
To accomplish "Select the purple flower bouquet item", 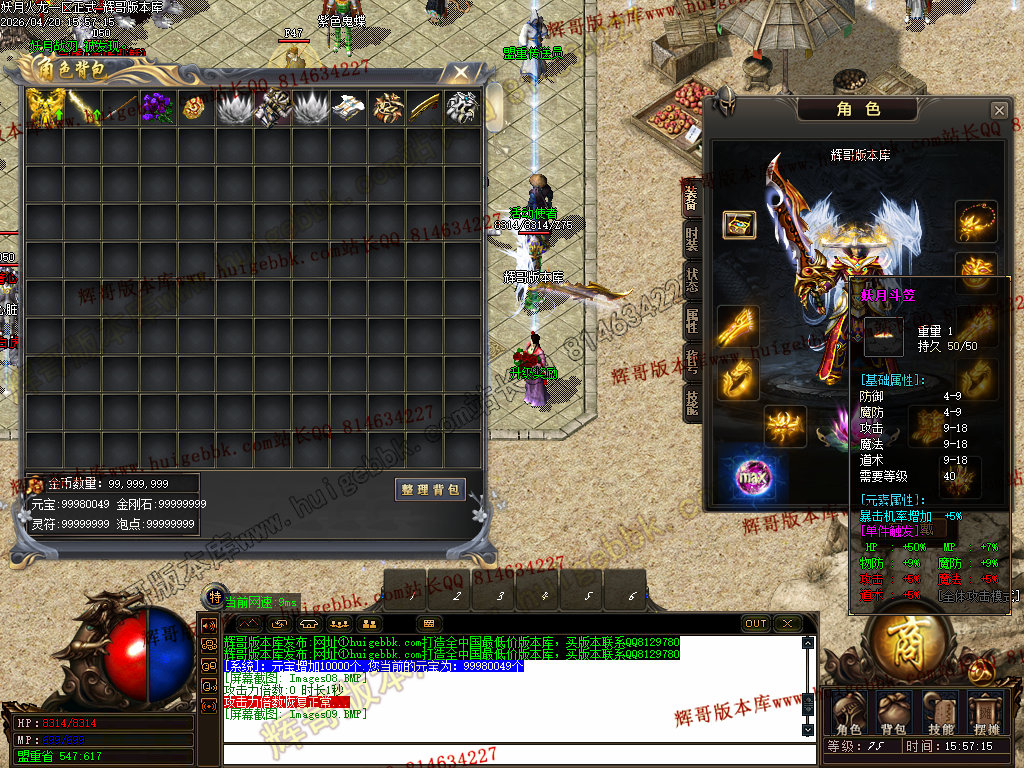I will tap(157, 107).
